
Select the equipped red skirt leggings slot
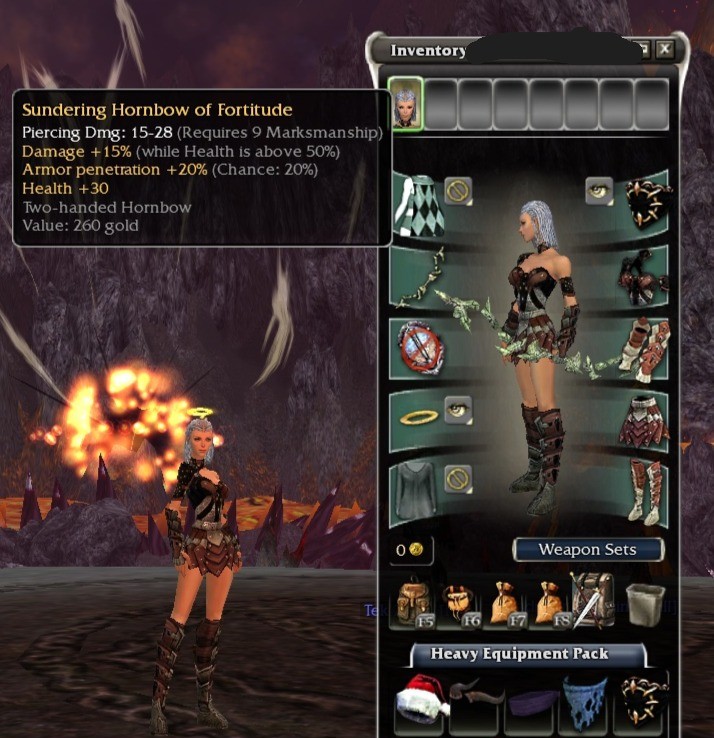(643, 419)
